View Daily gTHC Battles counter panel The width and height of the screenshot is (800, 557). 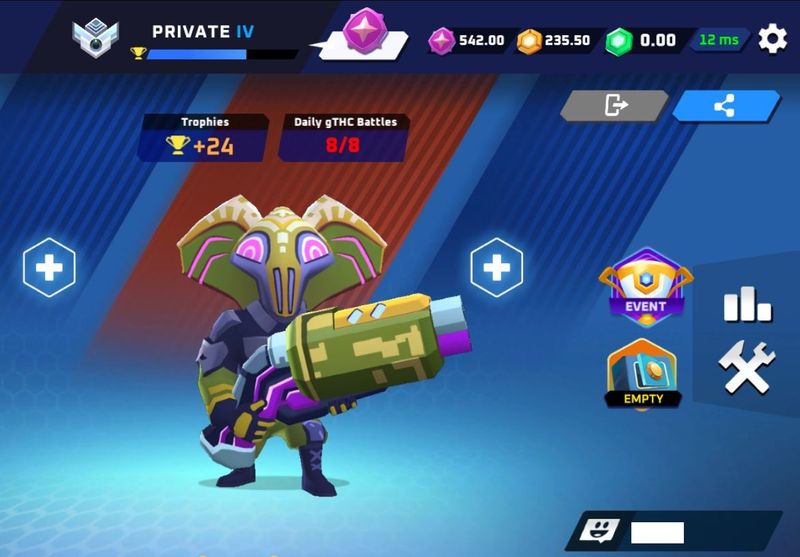coord(344,137)
